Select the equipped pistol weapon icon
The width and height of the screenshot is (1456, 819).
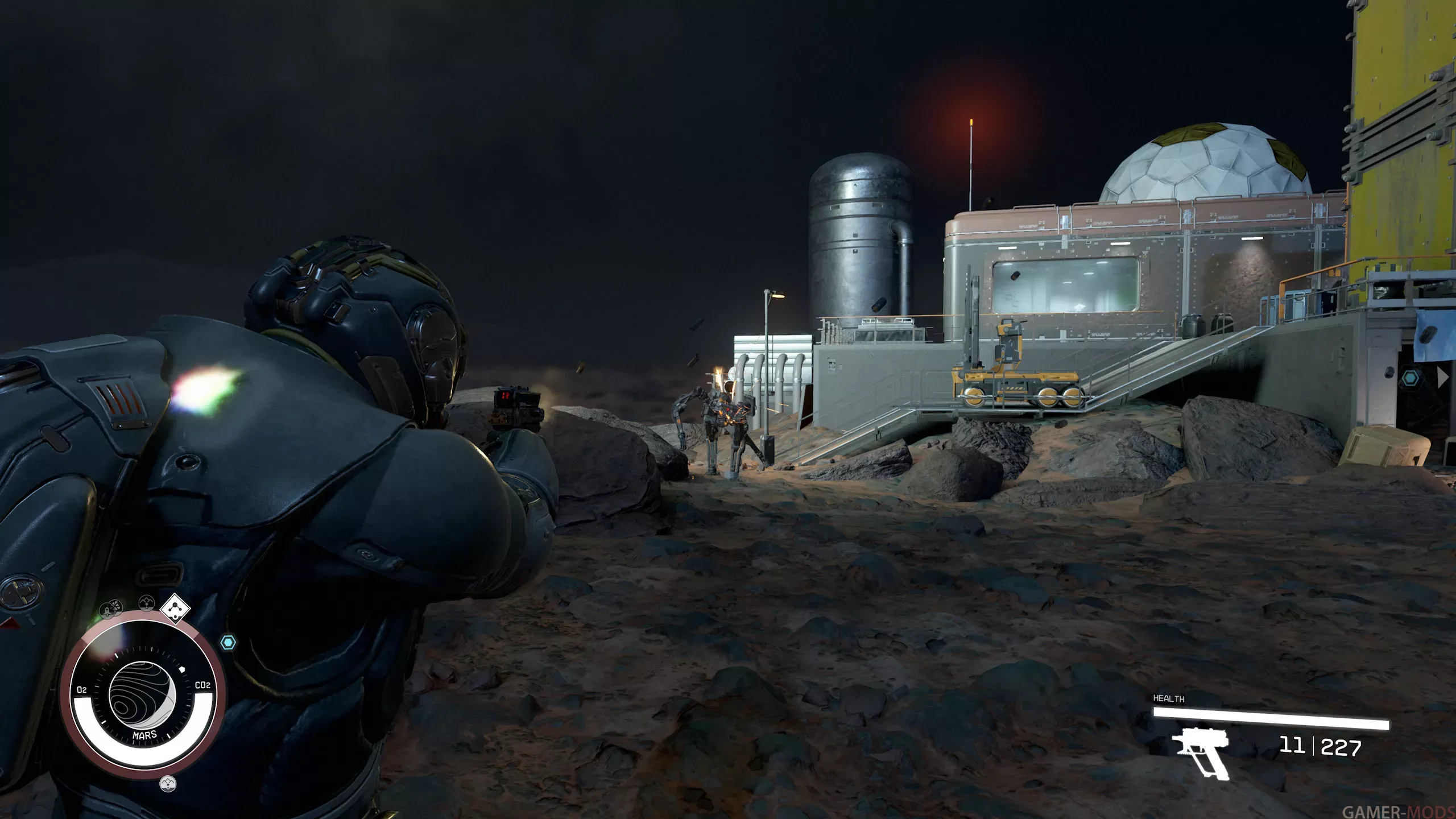coord(1201,750)
